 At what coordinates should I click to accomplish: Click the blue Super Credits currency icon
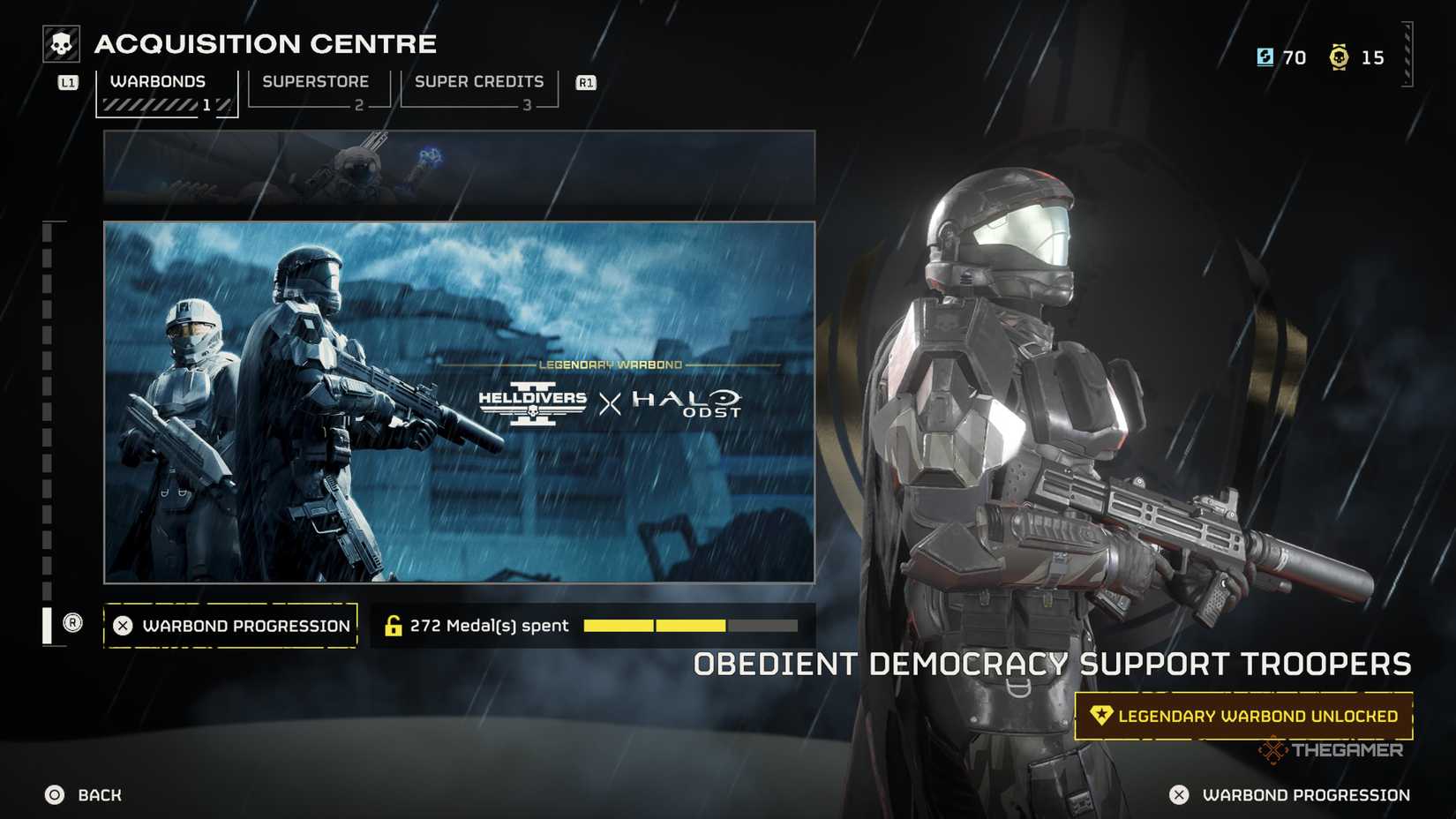[1265, 57]
